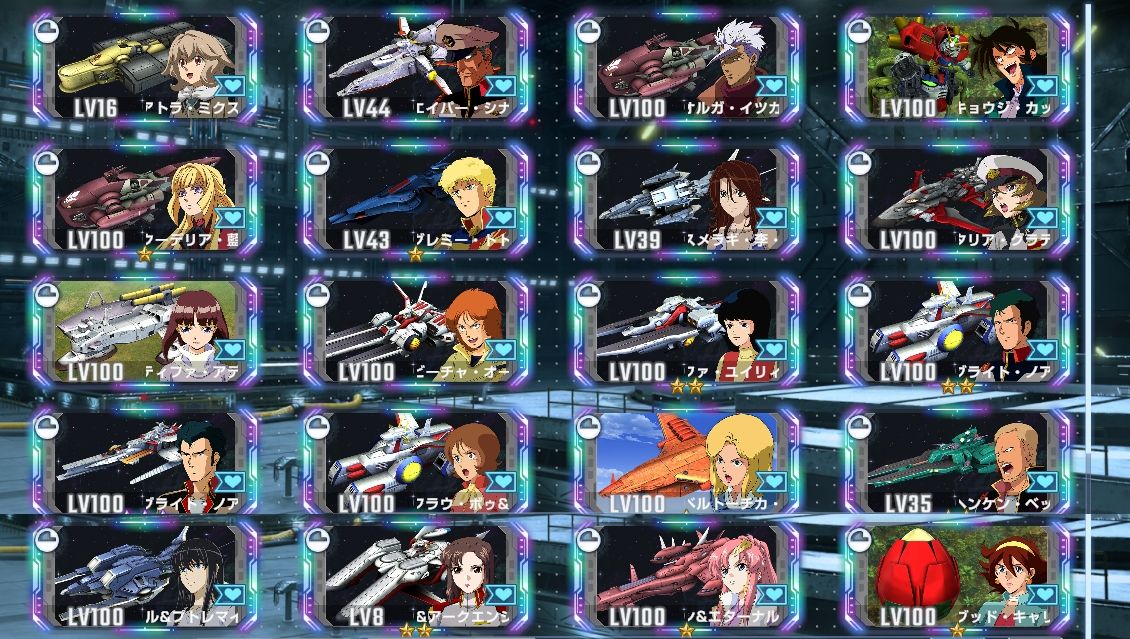This screenshot has height=639, width=1130.
Task: Click the vertical scrollbar beside the card list
Action: pos(1089,250)
